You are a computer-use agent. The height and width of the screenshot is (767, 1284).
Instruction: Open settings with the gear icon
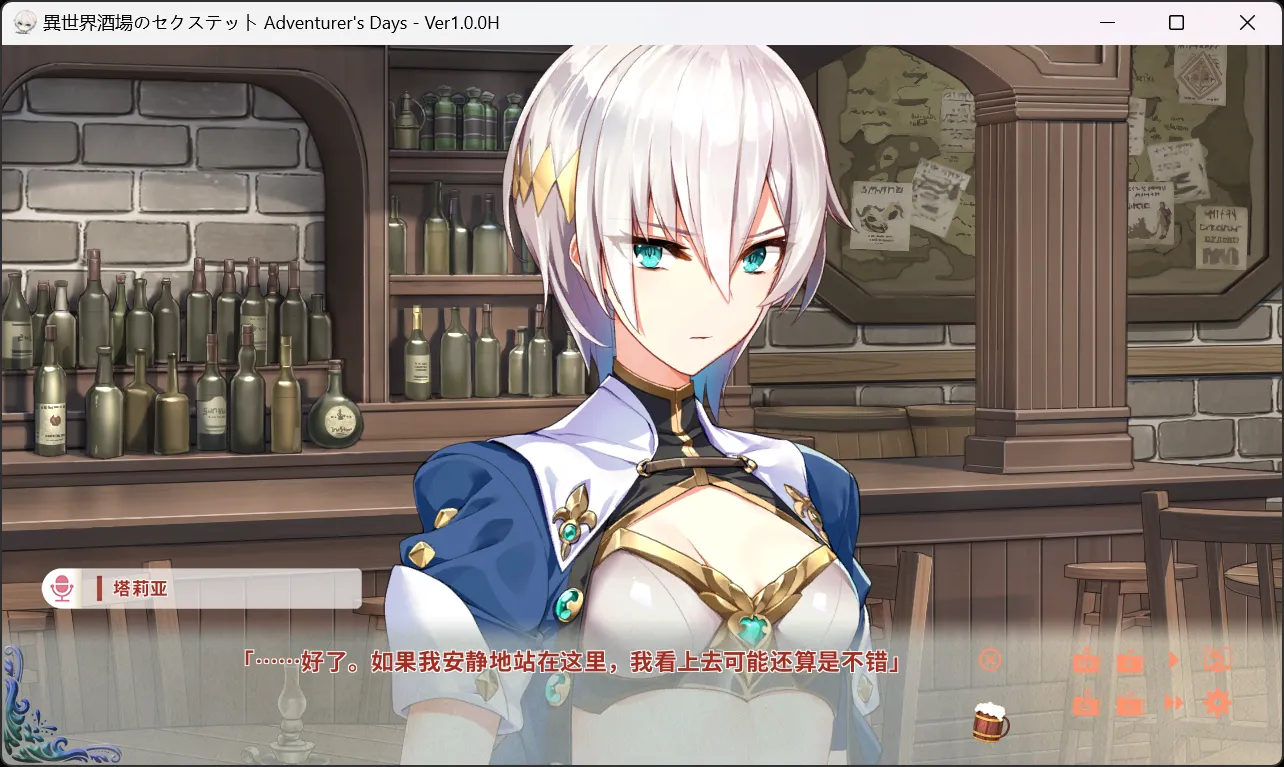(x=1217, y=703)
